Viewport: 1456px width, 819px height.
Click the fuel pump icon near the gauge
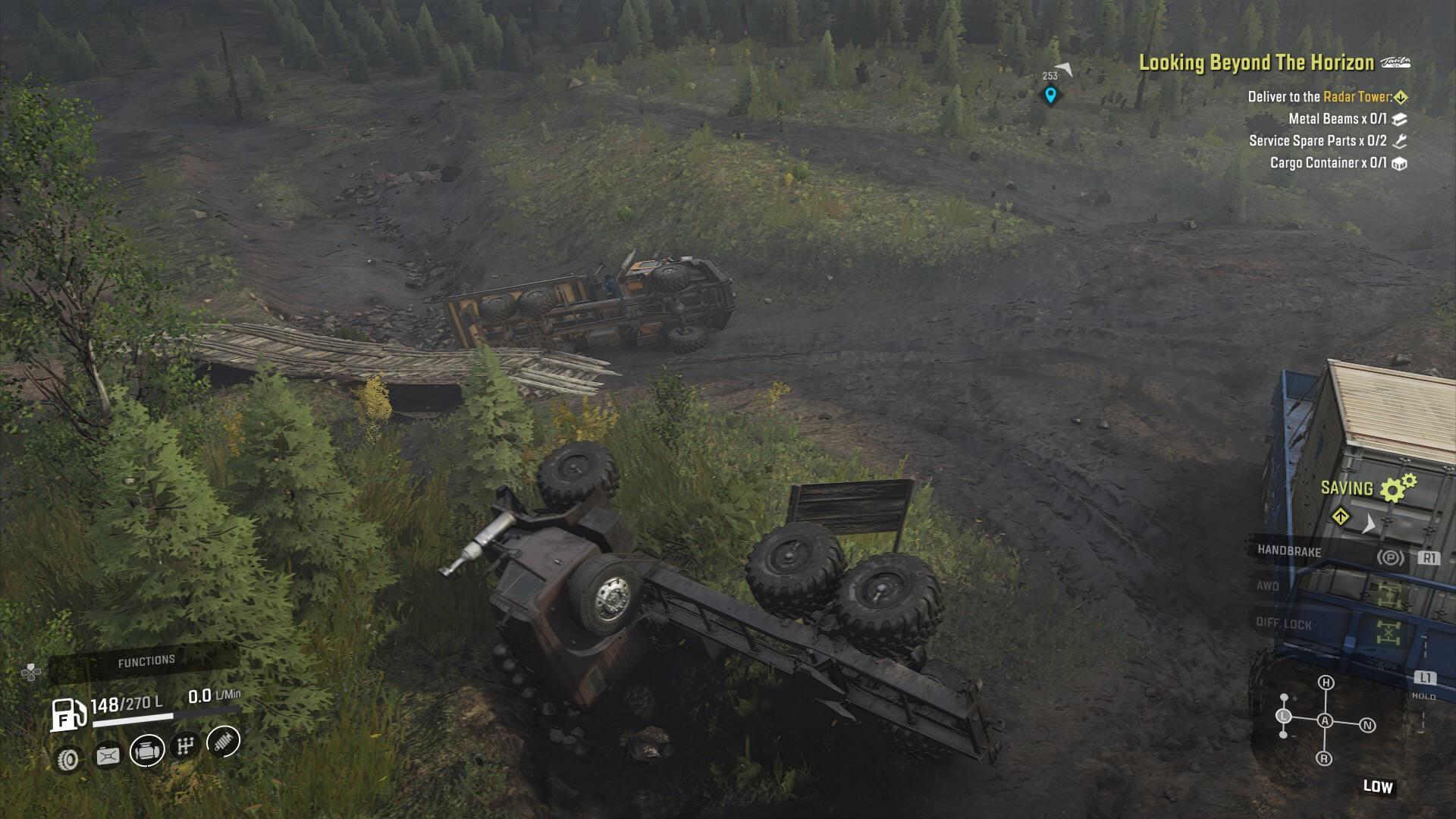(66, 714)
